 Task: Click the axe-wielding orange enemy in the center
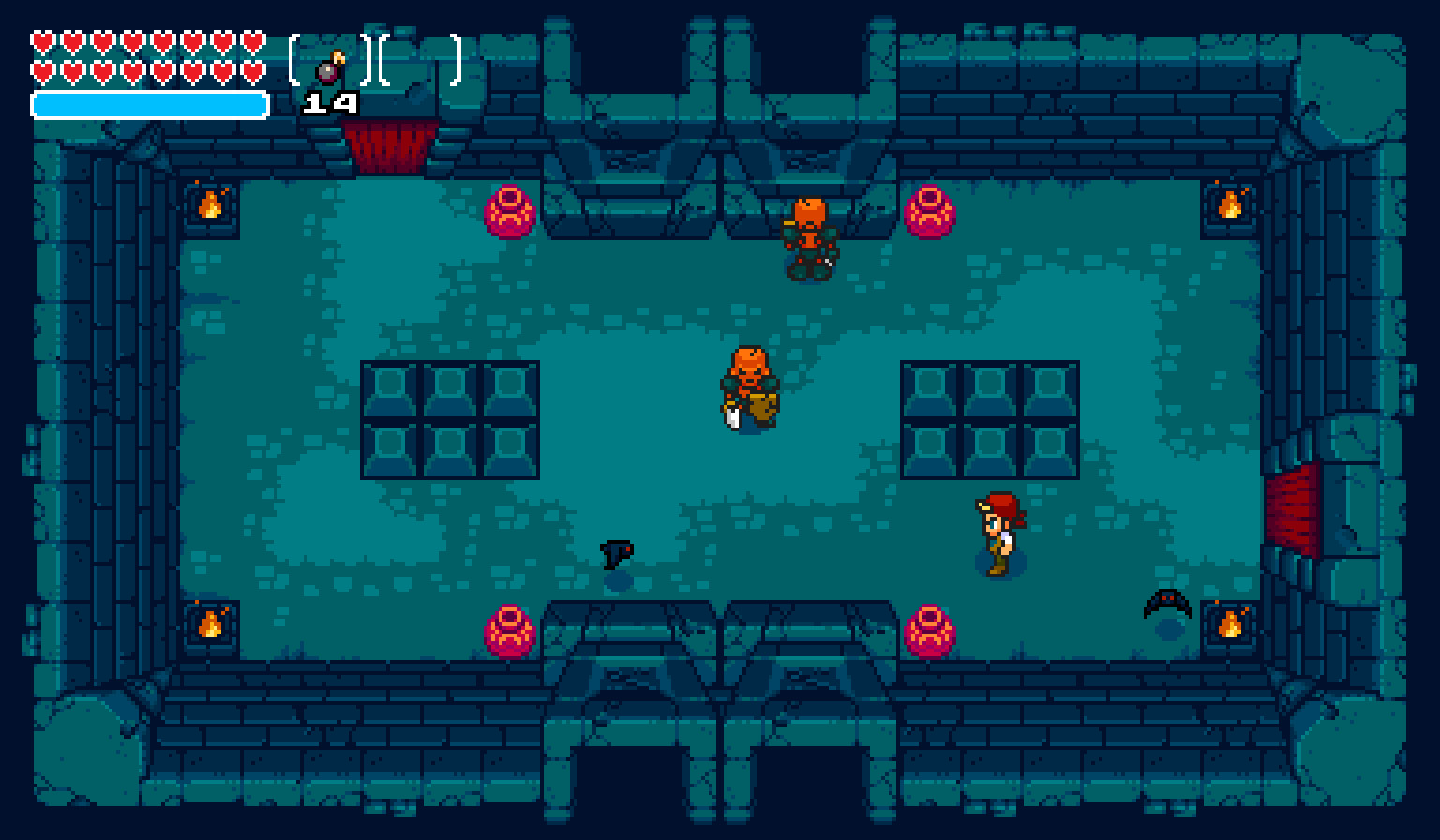pos(750,384)
